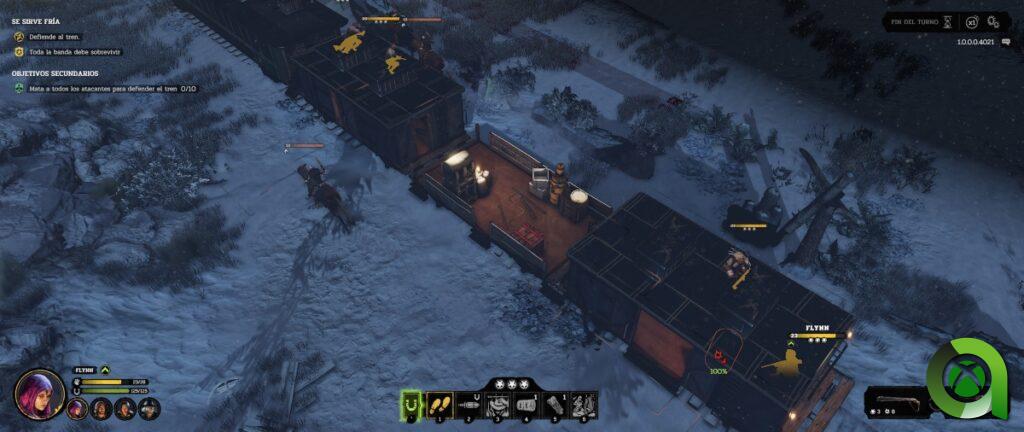Choose the bullet shot ability
The height and width of the screenshot is (432, 1024).
point(469,404)
